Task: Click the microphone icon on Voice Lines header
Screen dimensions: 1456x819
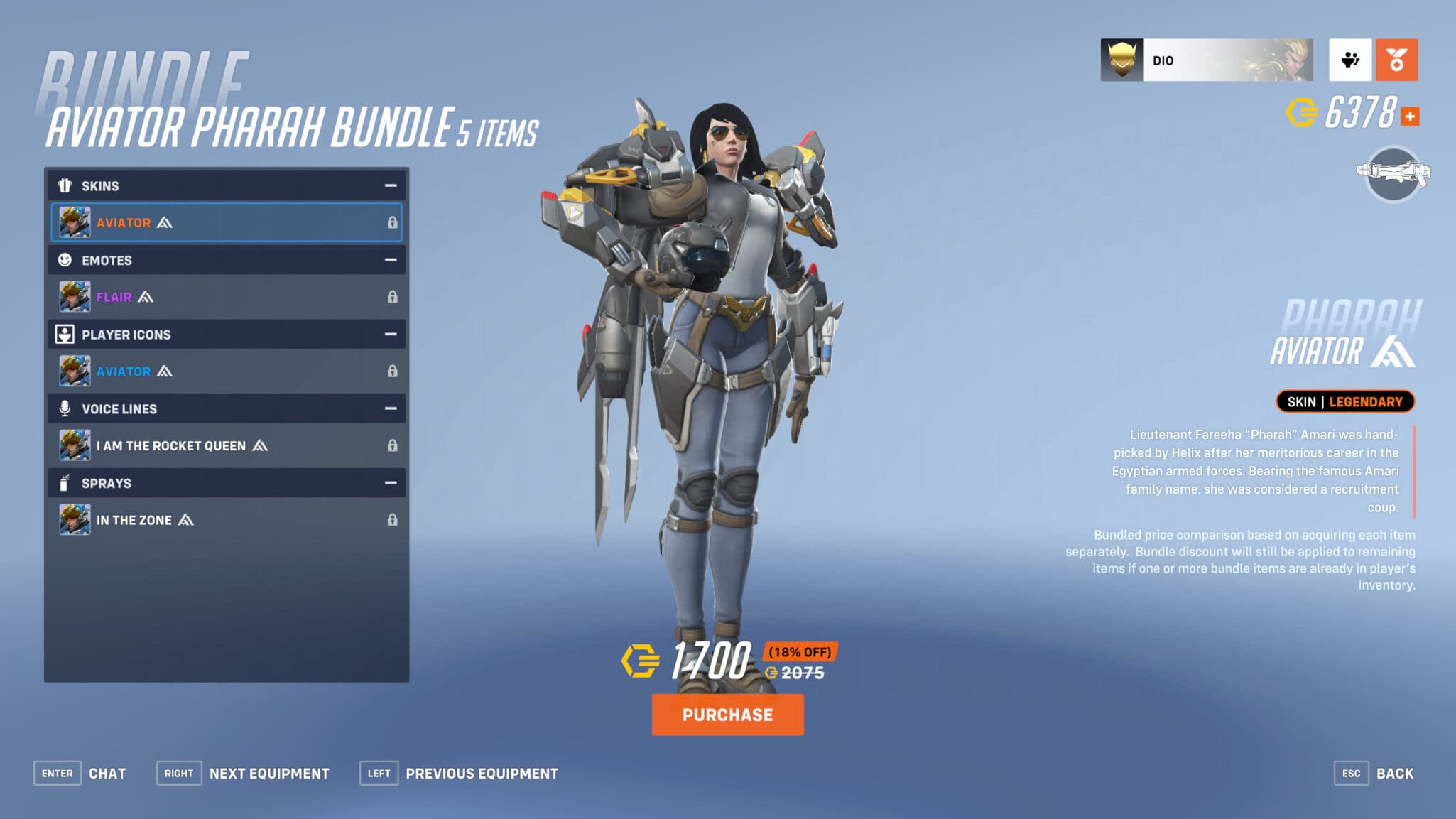Action: [x=65, y=408]
